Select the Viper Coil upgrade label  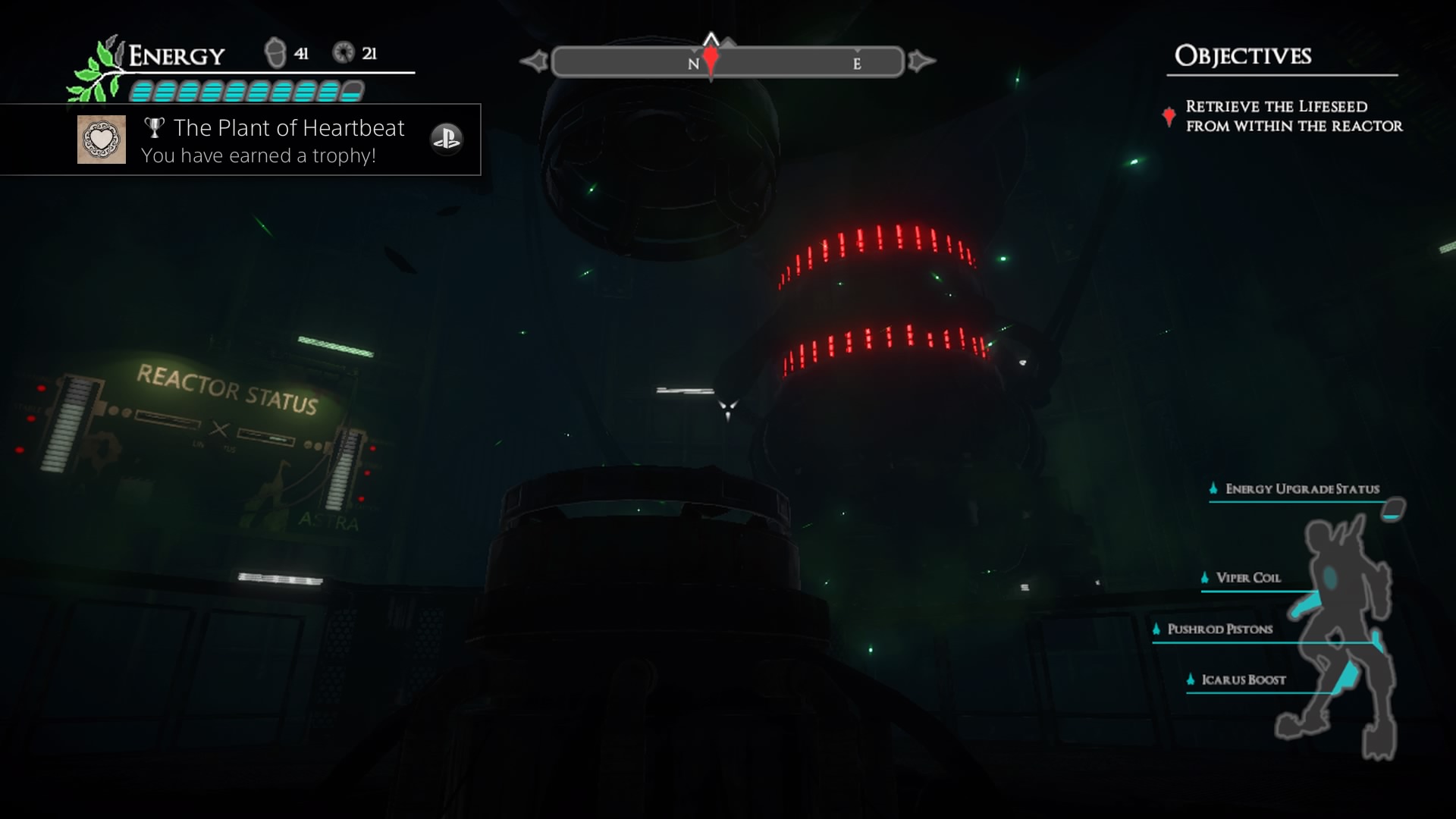click(1247, 578)
